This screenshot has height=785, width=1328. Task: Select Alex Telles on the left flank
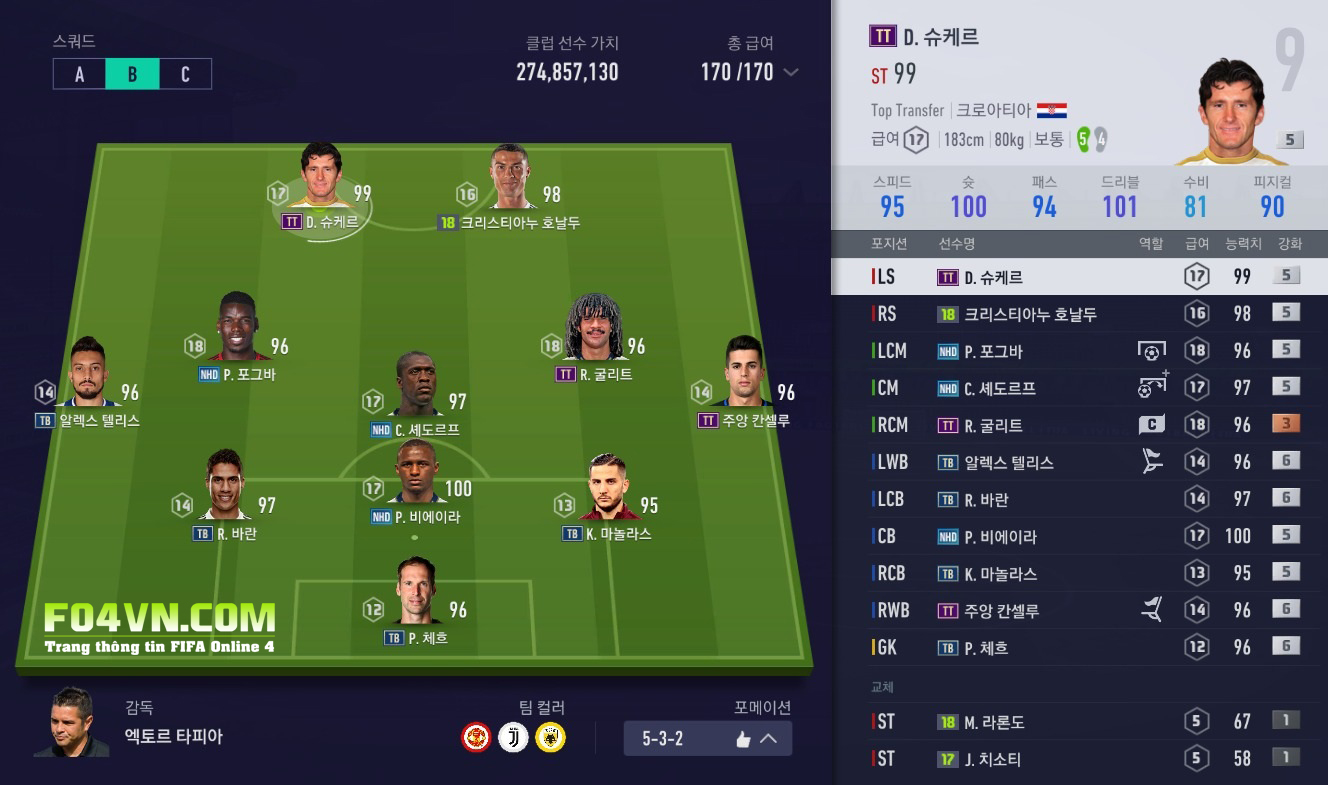(x=88, y=376)
